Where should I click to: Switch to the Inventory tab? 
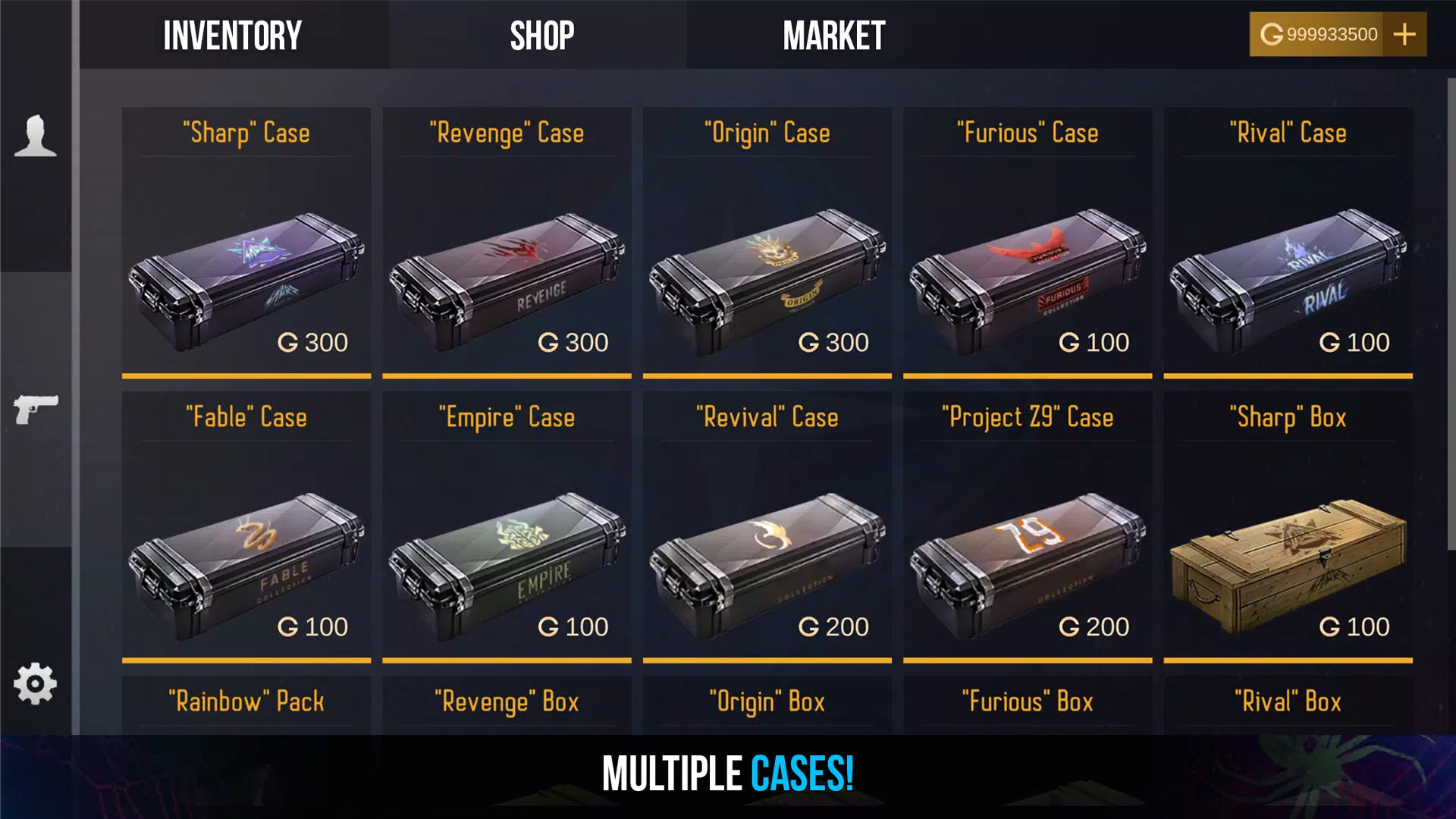pos(233,36)
